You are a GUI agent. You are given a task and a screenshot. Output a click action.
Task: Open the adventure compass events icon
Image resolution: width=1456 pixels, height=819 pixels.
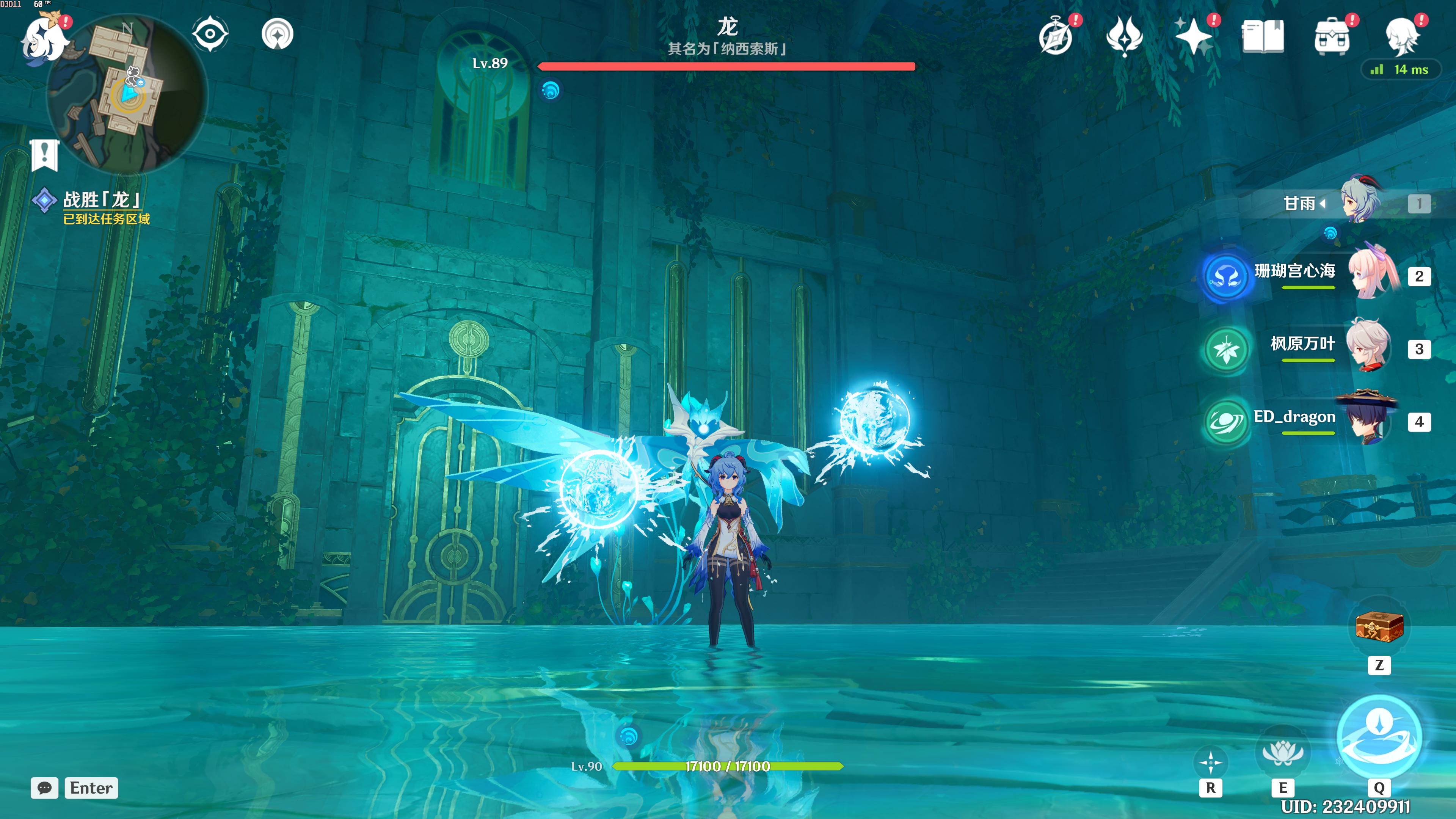point(1055,37)
